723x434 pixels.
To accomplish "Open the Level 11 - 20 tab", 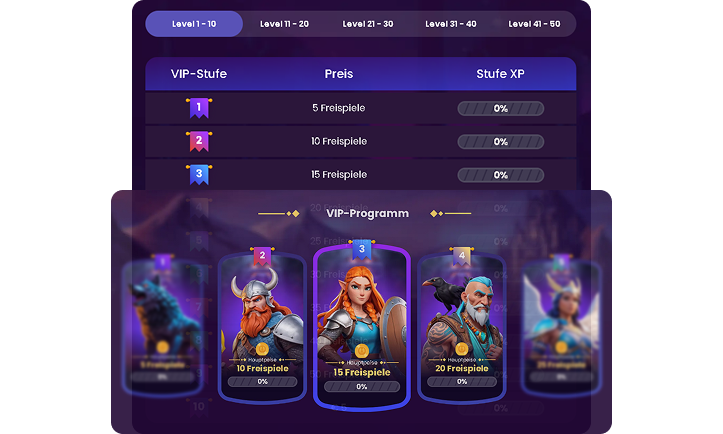I will (283, 24).
